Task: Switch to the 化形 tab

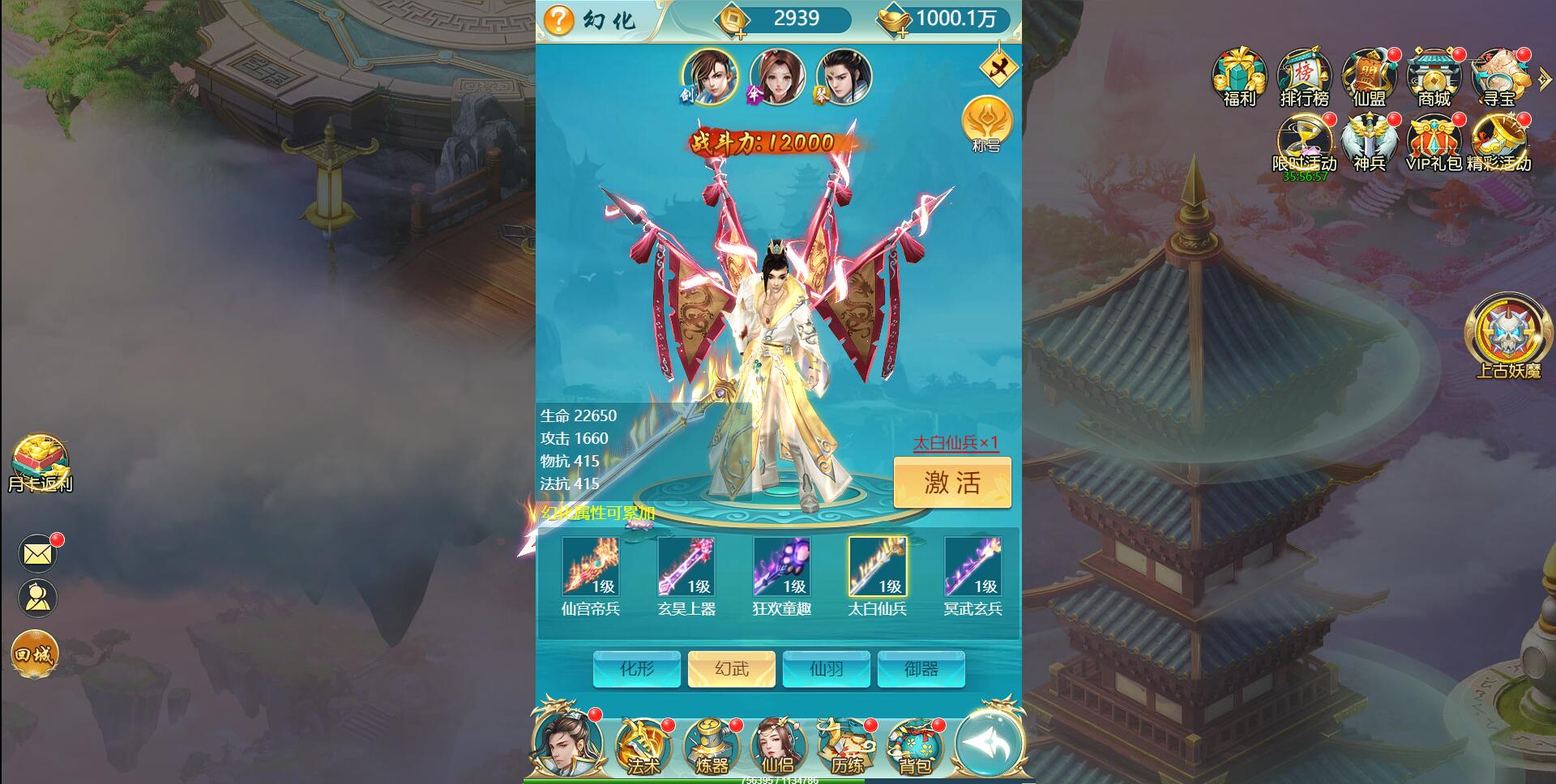Action: [x=636, y=670]
